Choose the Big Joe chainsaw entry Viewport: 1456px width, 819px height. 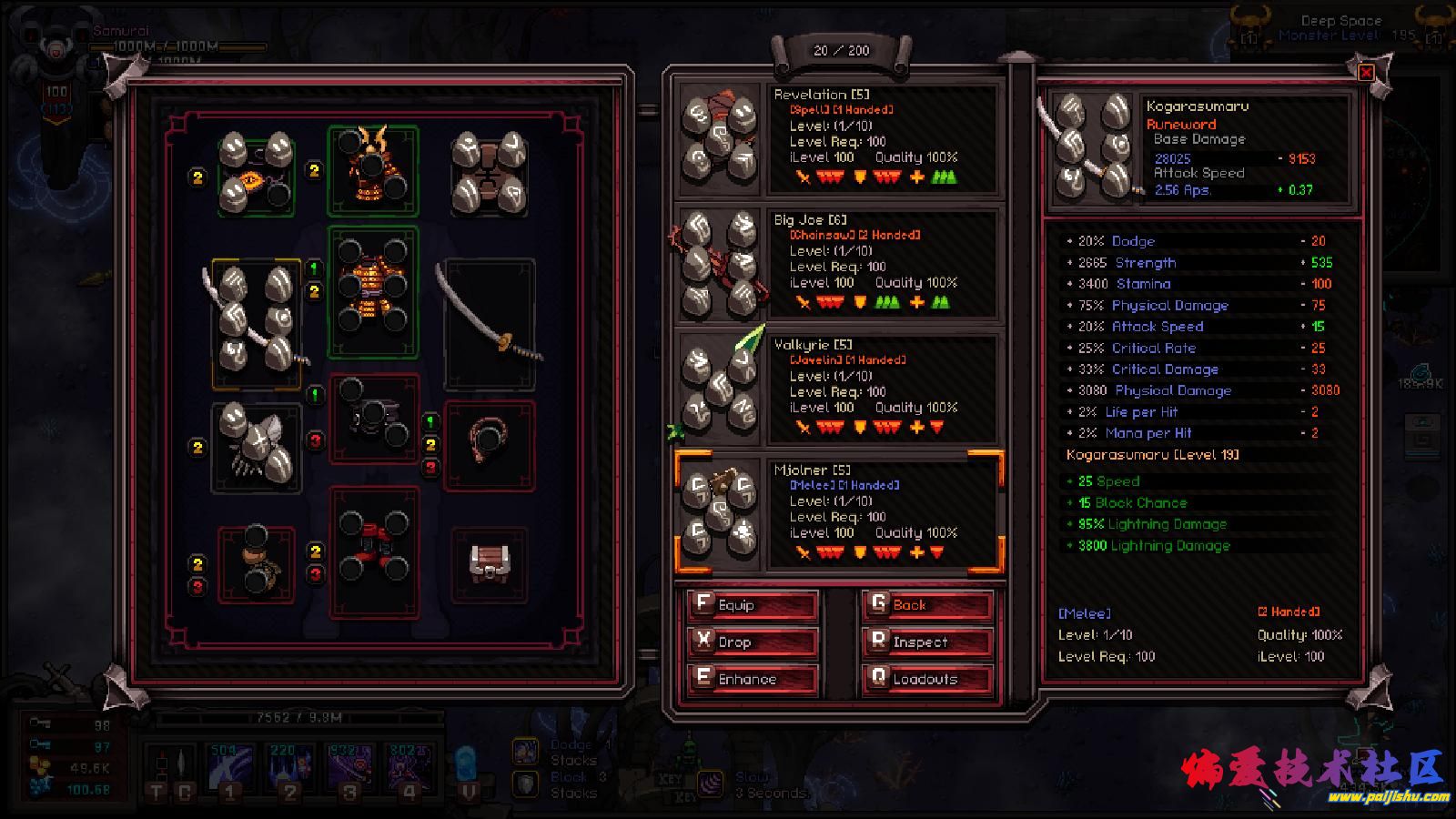tap(838, 264)
